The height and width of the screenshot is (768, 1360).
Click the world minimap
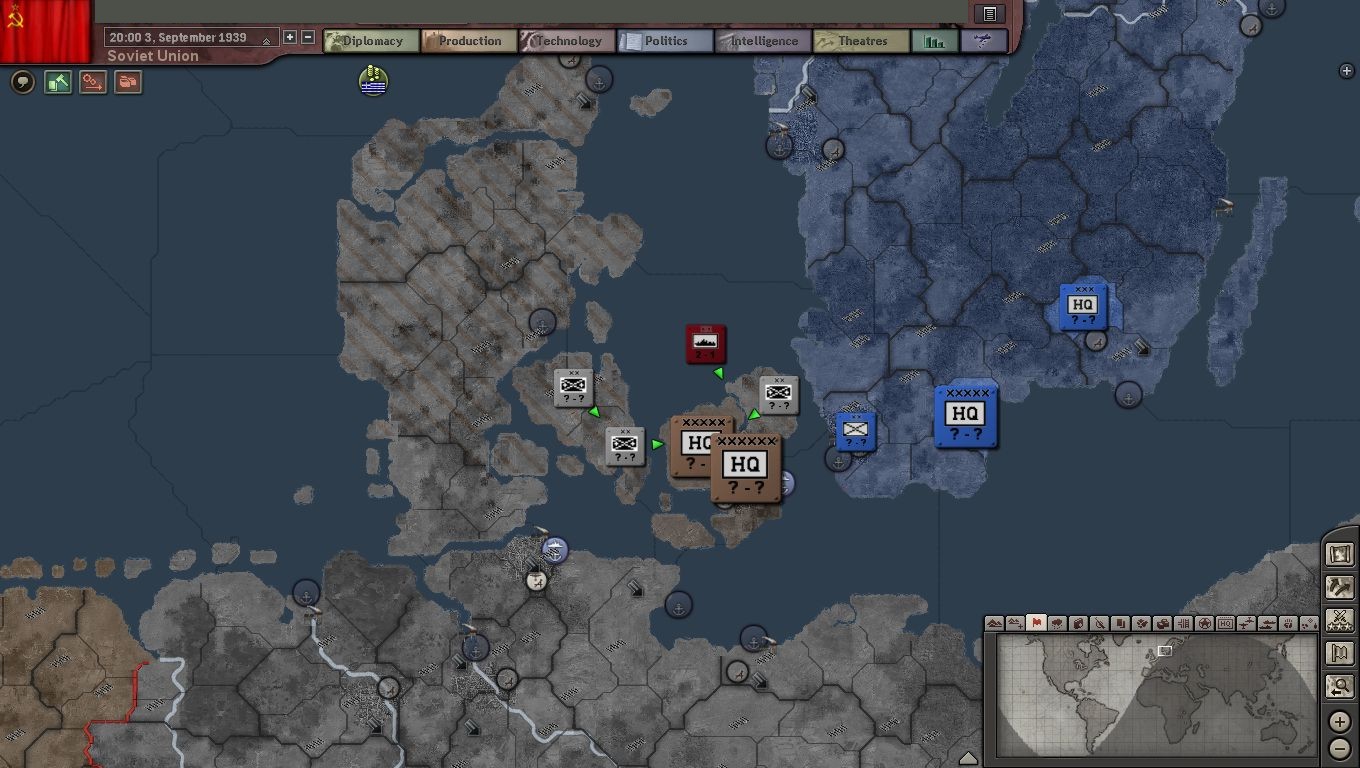pyautogui.click(x=1150, y=693)
